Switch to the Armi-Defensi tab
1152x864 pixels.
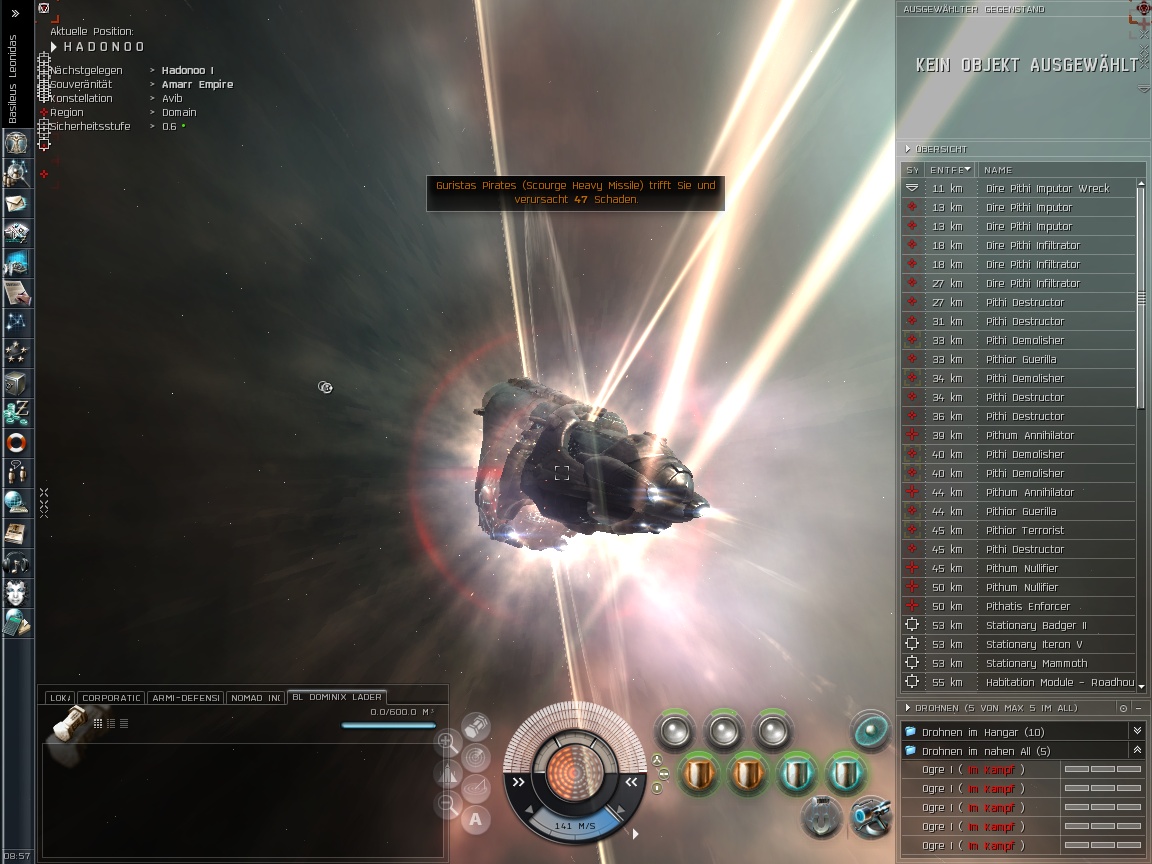coord(185,697)
